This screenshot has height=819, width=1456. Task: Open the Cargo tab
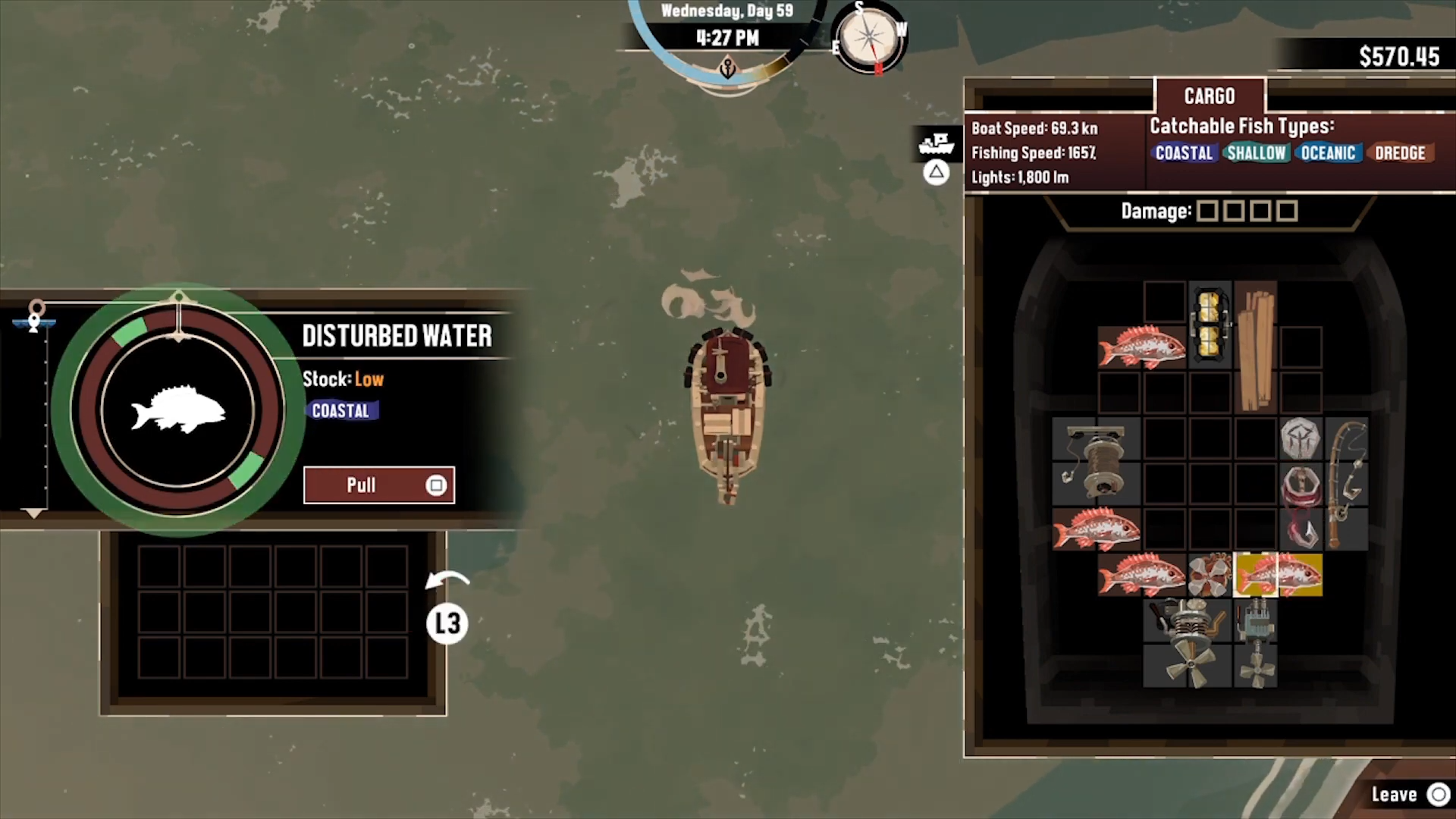(1210, 96)
